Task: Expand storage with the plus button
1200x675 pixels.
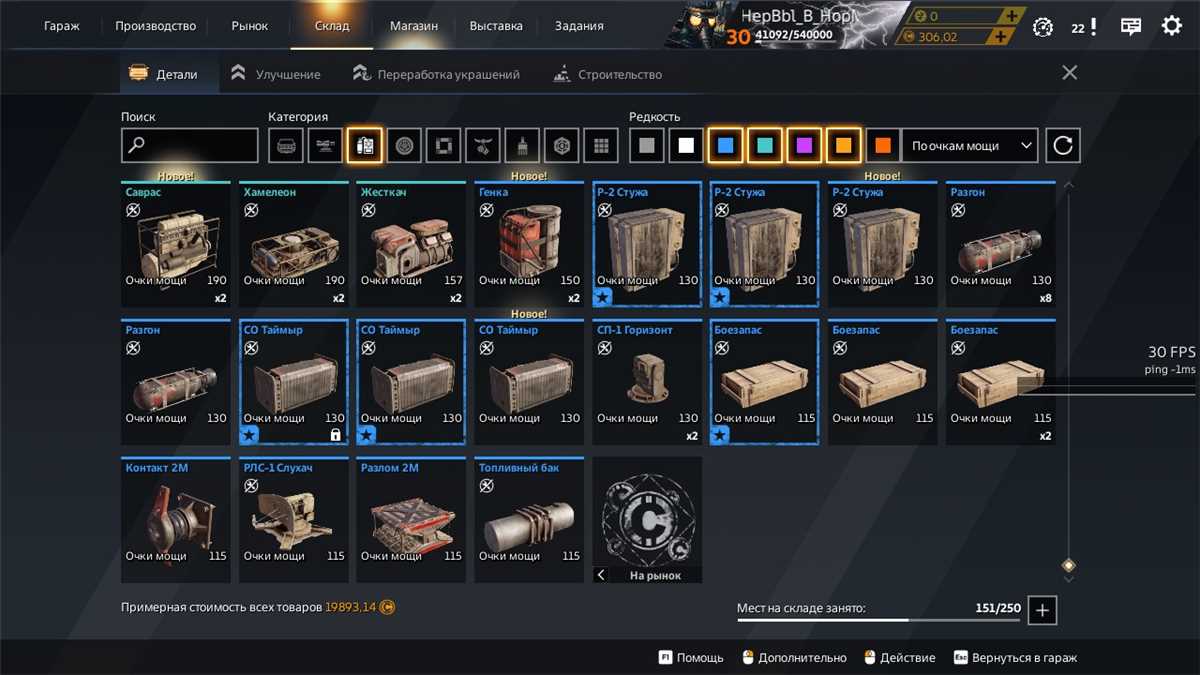Action: (x=1042, y=610)
